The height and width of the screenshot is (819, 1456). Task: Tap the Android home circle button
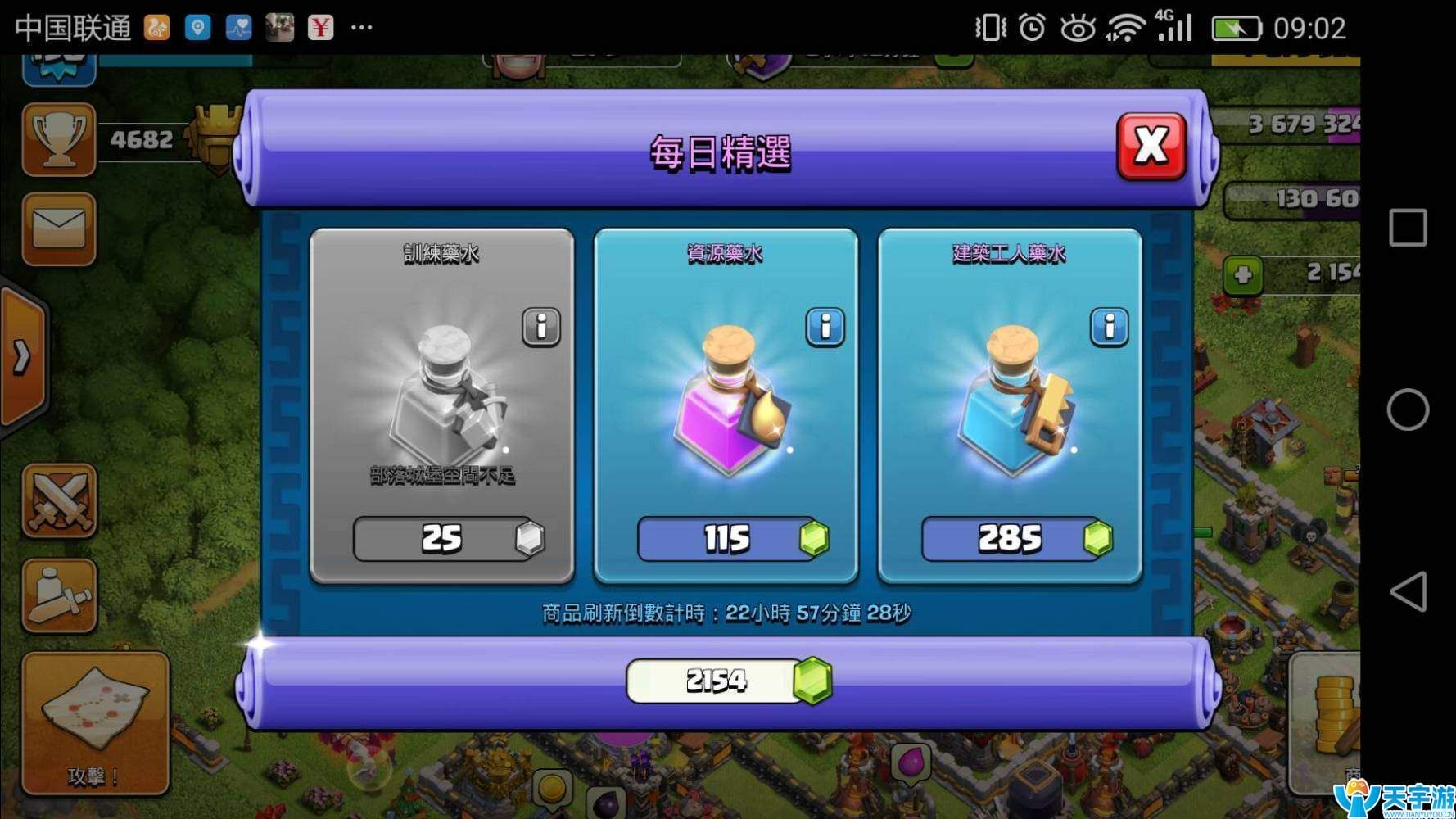(1408, 409)
